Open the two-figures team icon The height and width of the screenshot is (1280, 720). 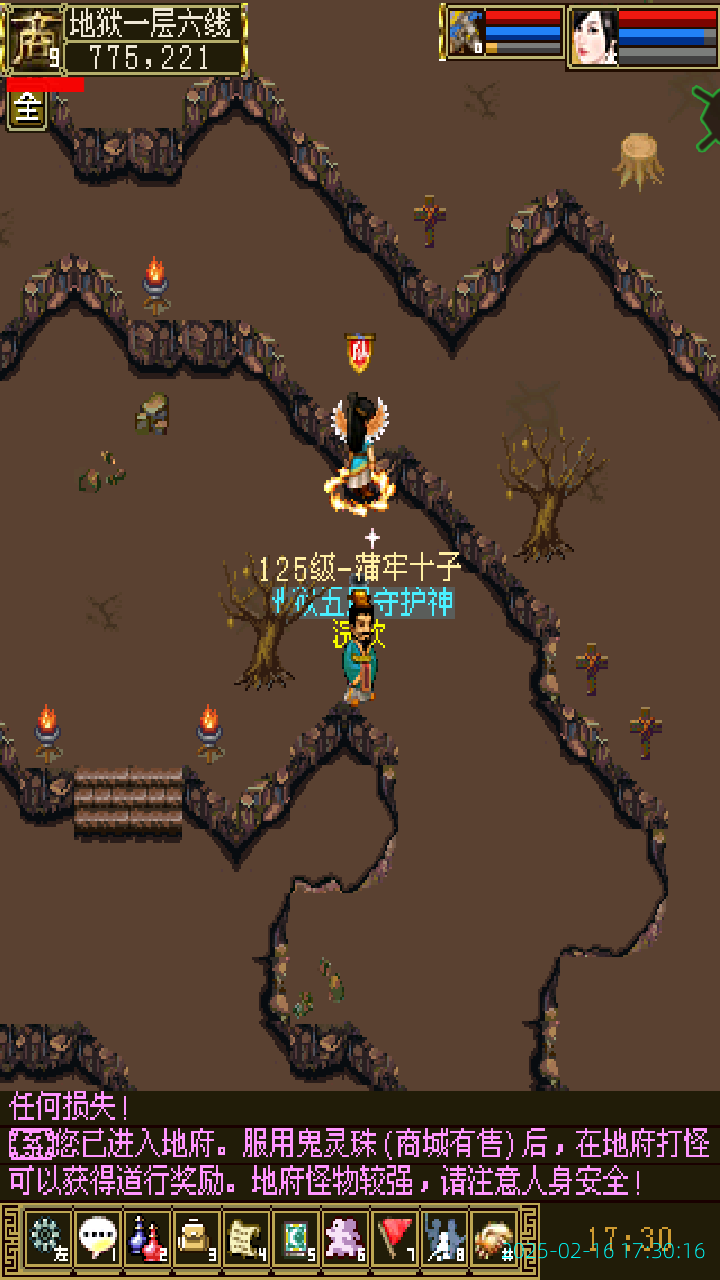click(x=444, y=1239)
